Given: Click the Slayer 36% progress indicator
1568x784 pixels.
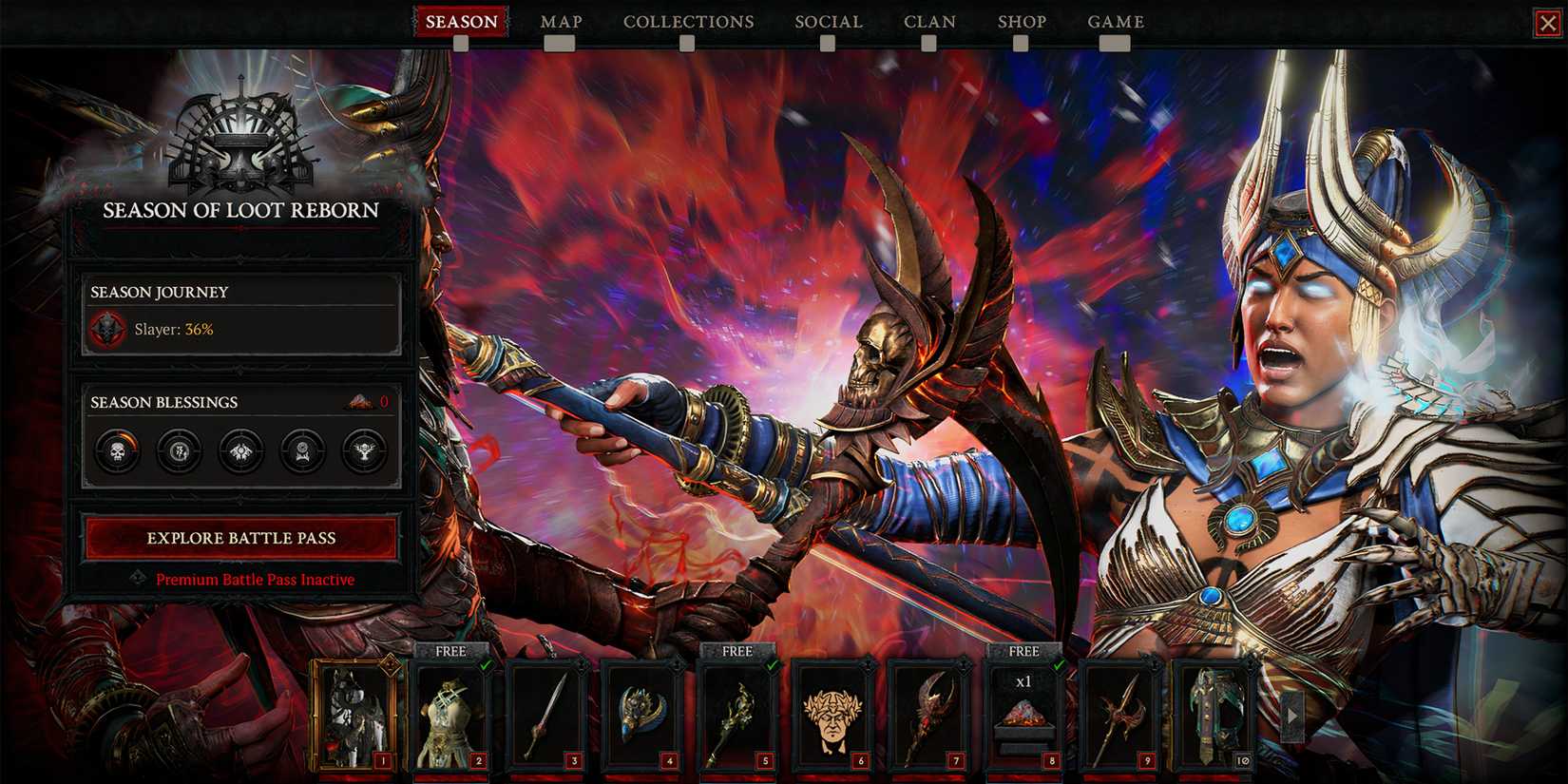Looking at the screenshot, I should (174, 330).
